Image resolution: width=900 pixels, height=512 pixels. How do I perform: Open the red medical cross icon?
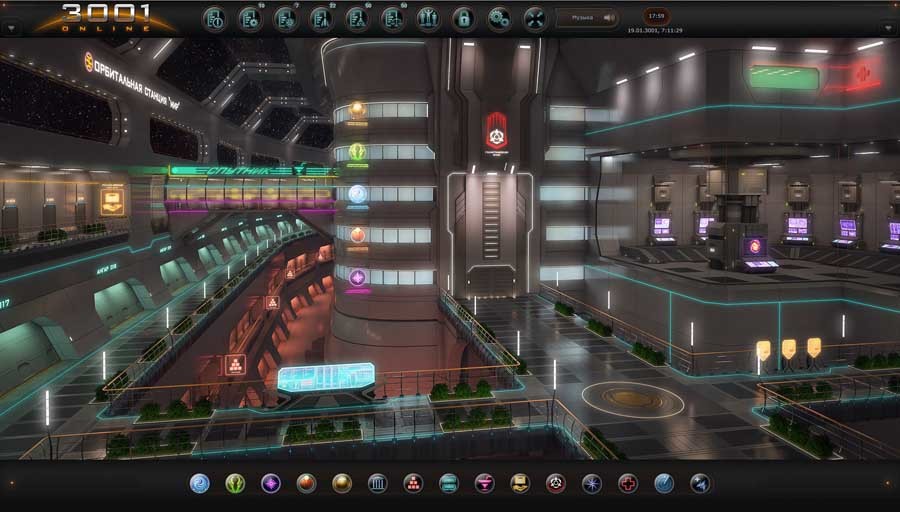click(x=627, y=484)
